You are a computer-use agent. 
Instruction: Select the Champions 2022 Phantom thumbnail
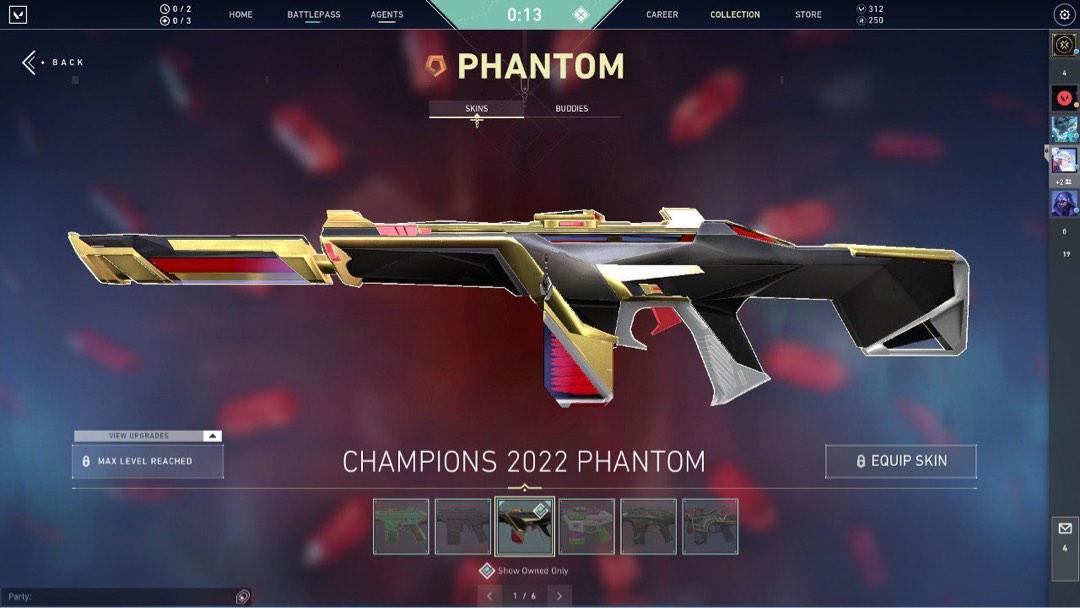pyautogui.click(x=525, y=526)
